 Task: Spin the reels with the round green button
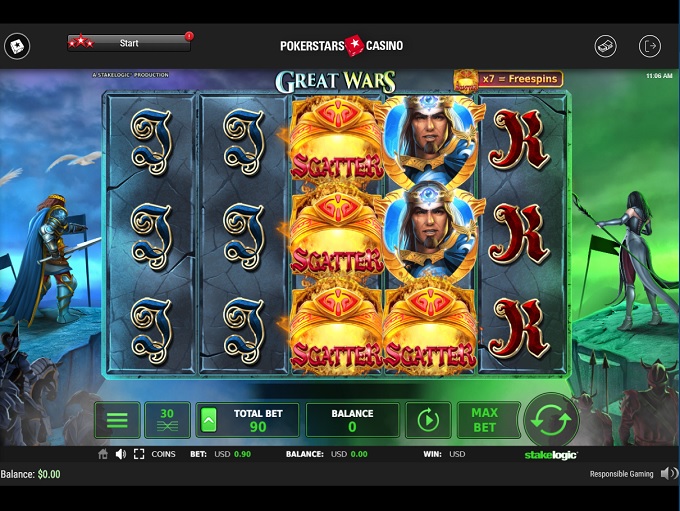click(x=551, y=420)
